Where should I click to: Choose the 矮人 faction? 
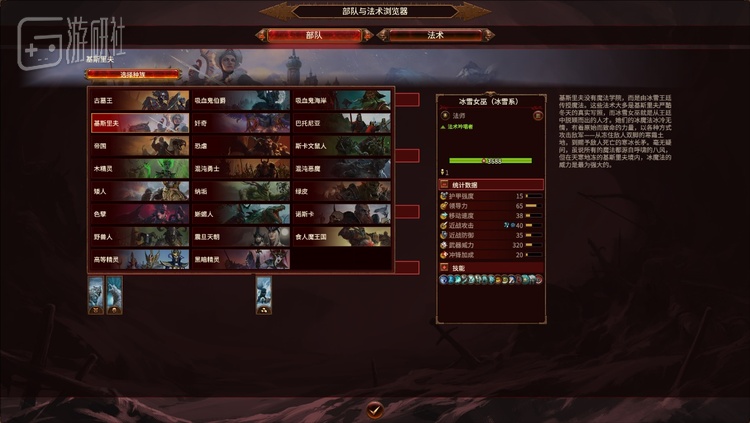[x=140, y=191]
